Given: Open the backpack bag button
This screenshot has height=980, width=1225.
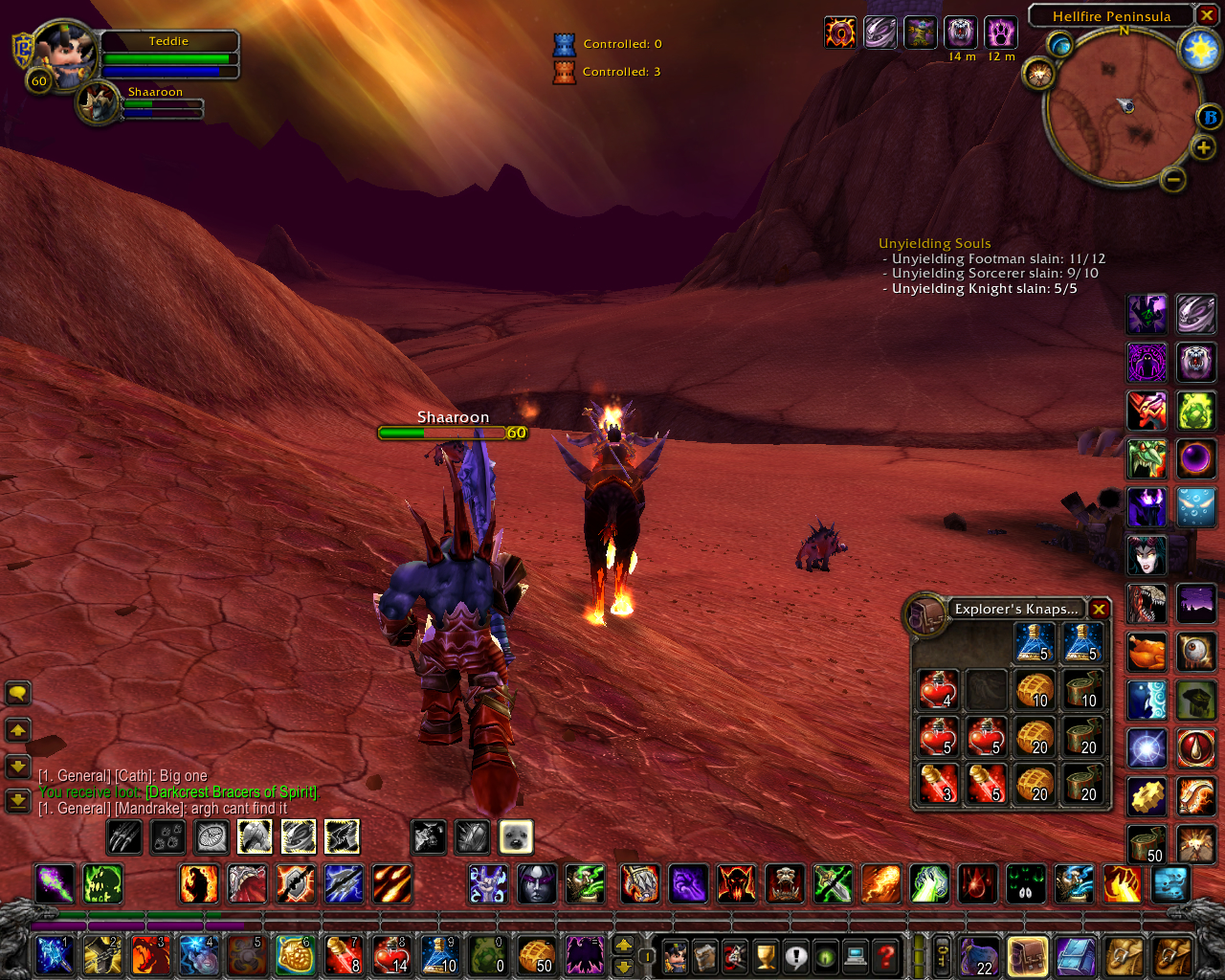Looking at the screenshot, I should 1027,955.
